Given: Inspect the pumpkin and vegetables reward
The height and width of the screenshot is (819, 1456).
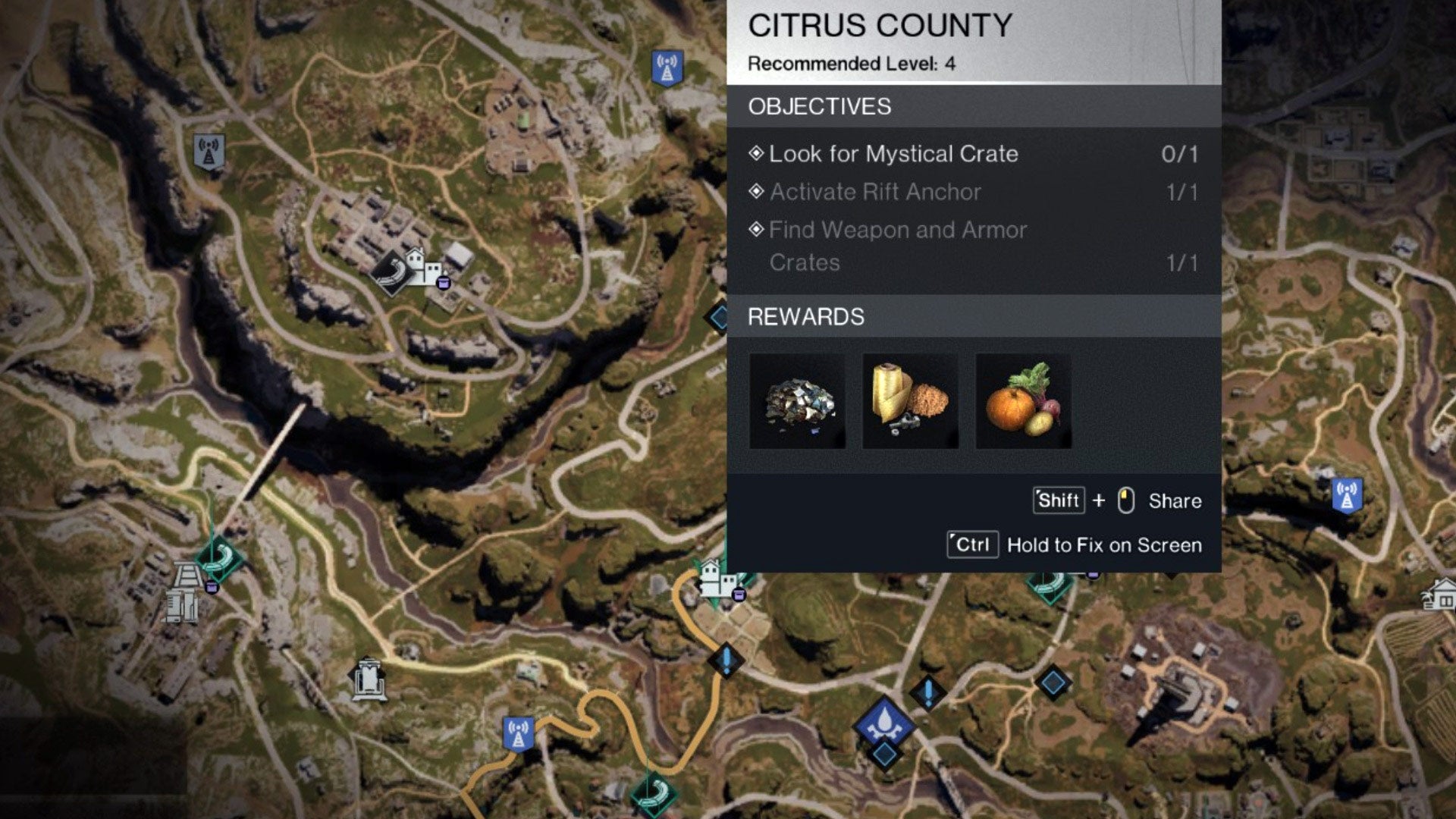Looking at the screenshot, I should [1023, 401].
